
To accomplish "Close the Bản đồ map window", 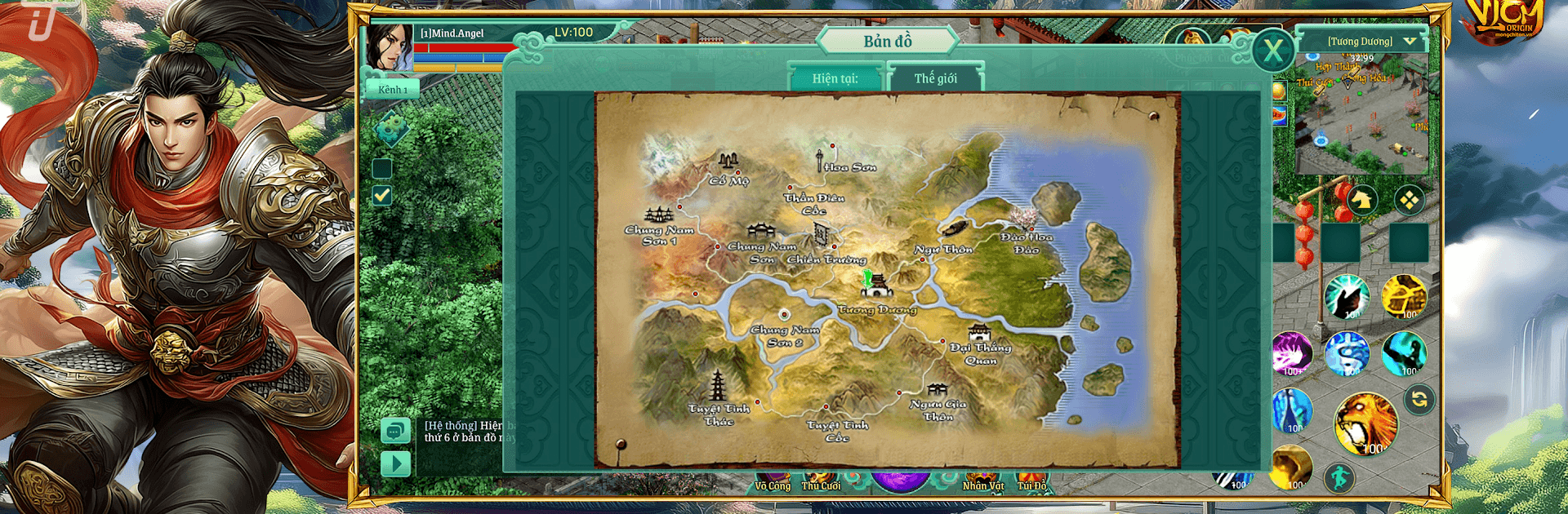I will point(1272,51).
